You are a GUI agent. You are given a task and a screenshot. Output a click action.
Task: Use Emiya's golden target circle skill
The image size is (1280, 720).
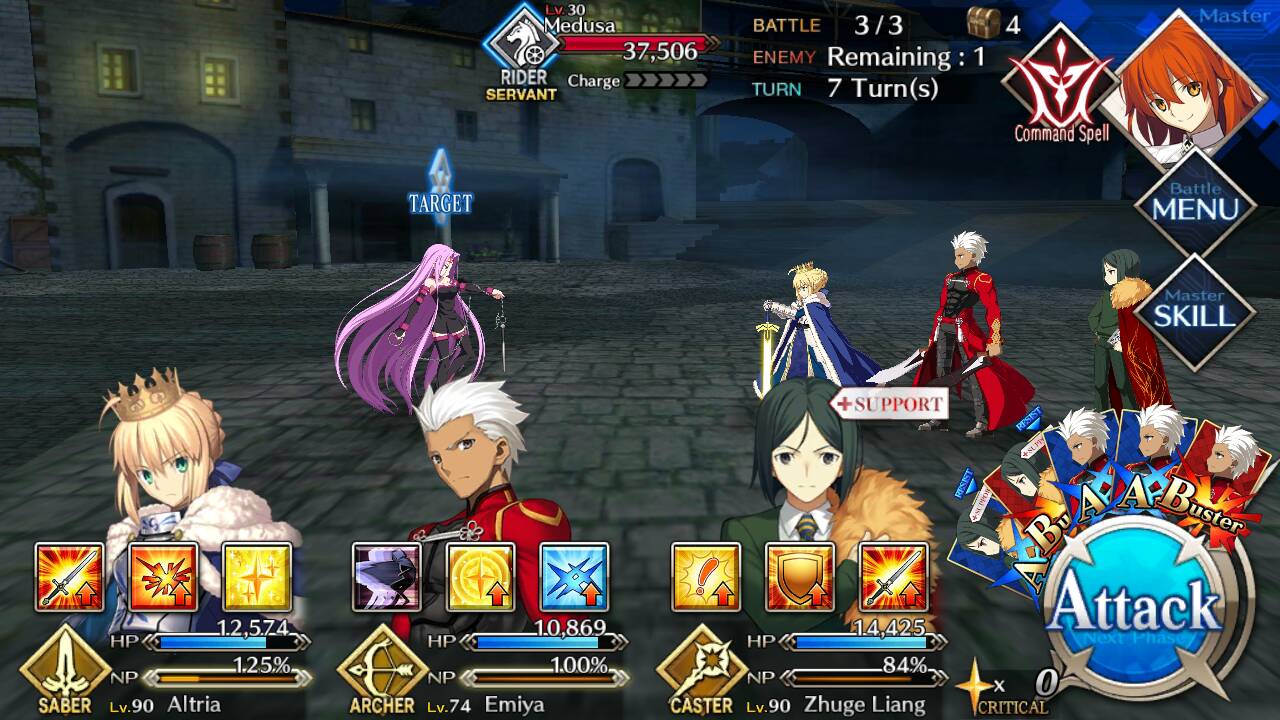(480, 577)
